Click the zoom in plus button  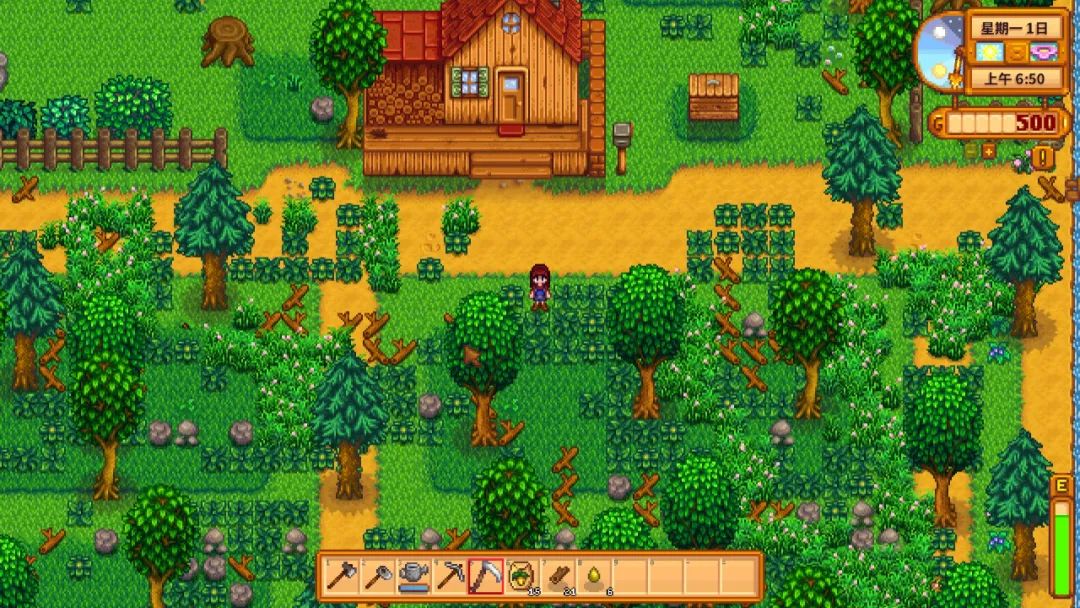click(989, 151)
